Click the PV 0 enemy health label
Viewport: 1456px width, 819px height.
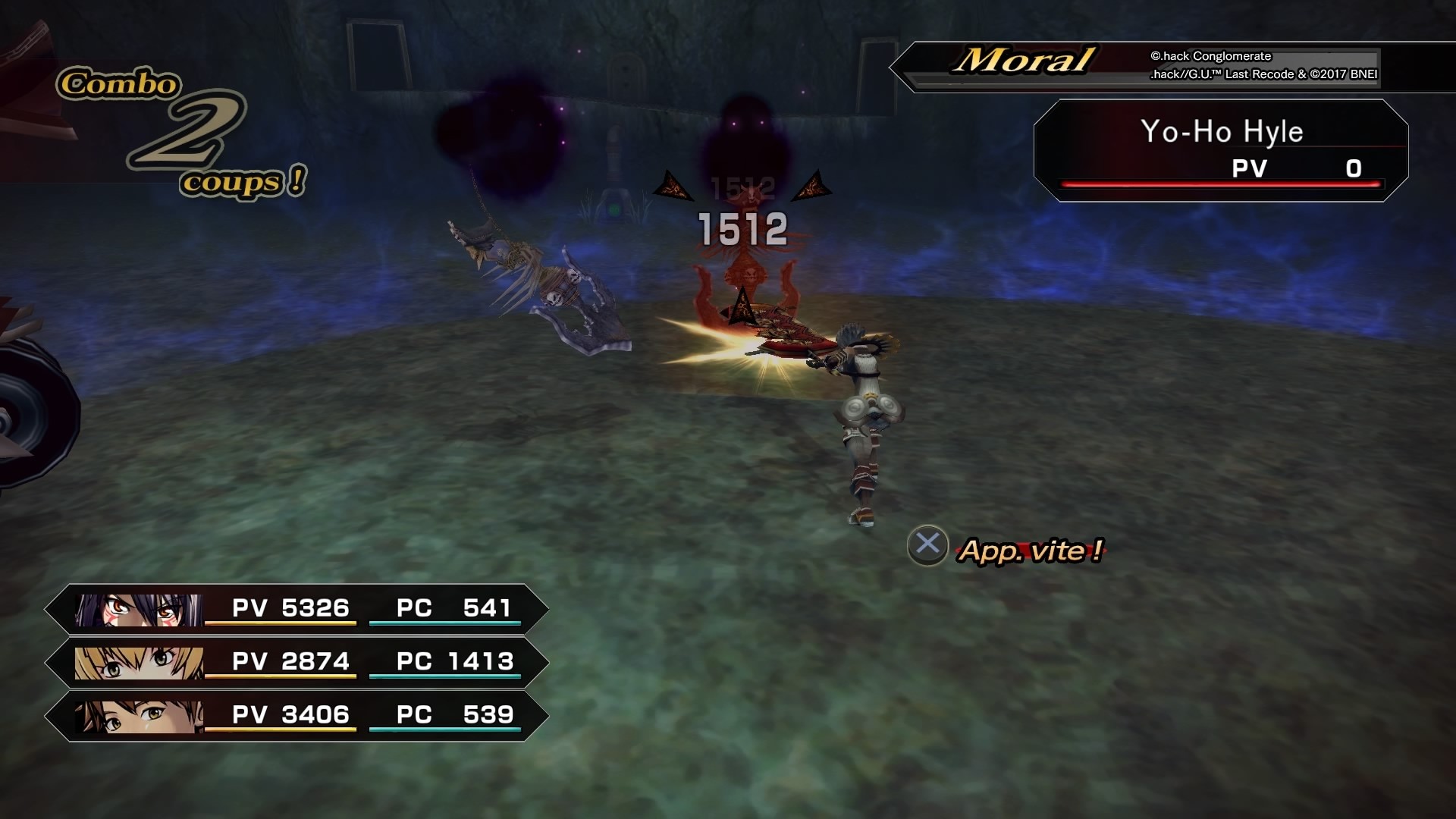click(x=1289, y=170)
